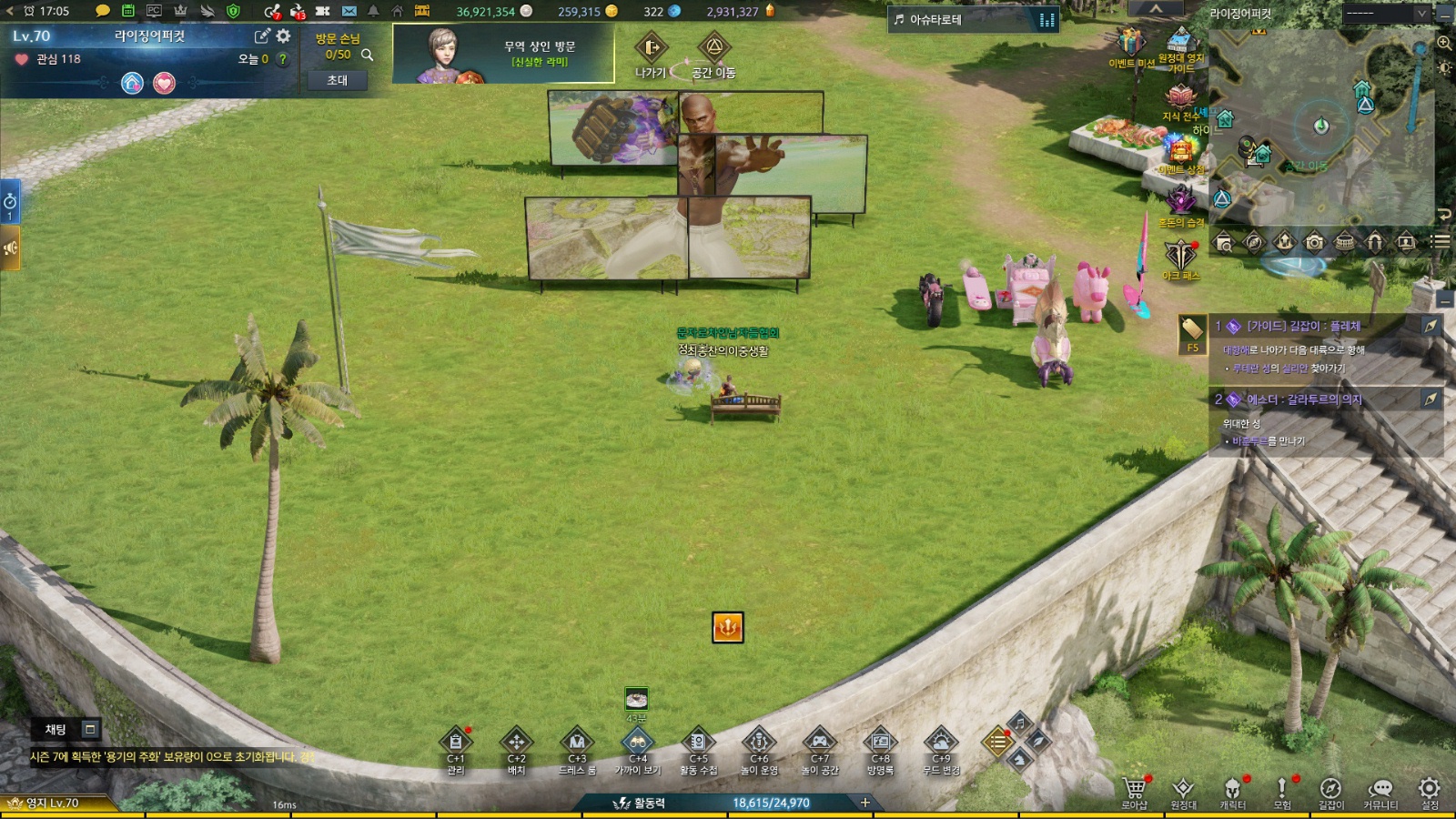The image size is (1456, 819).
Task: Open the 배치 placement mode
Action: pos(516,743)
